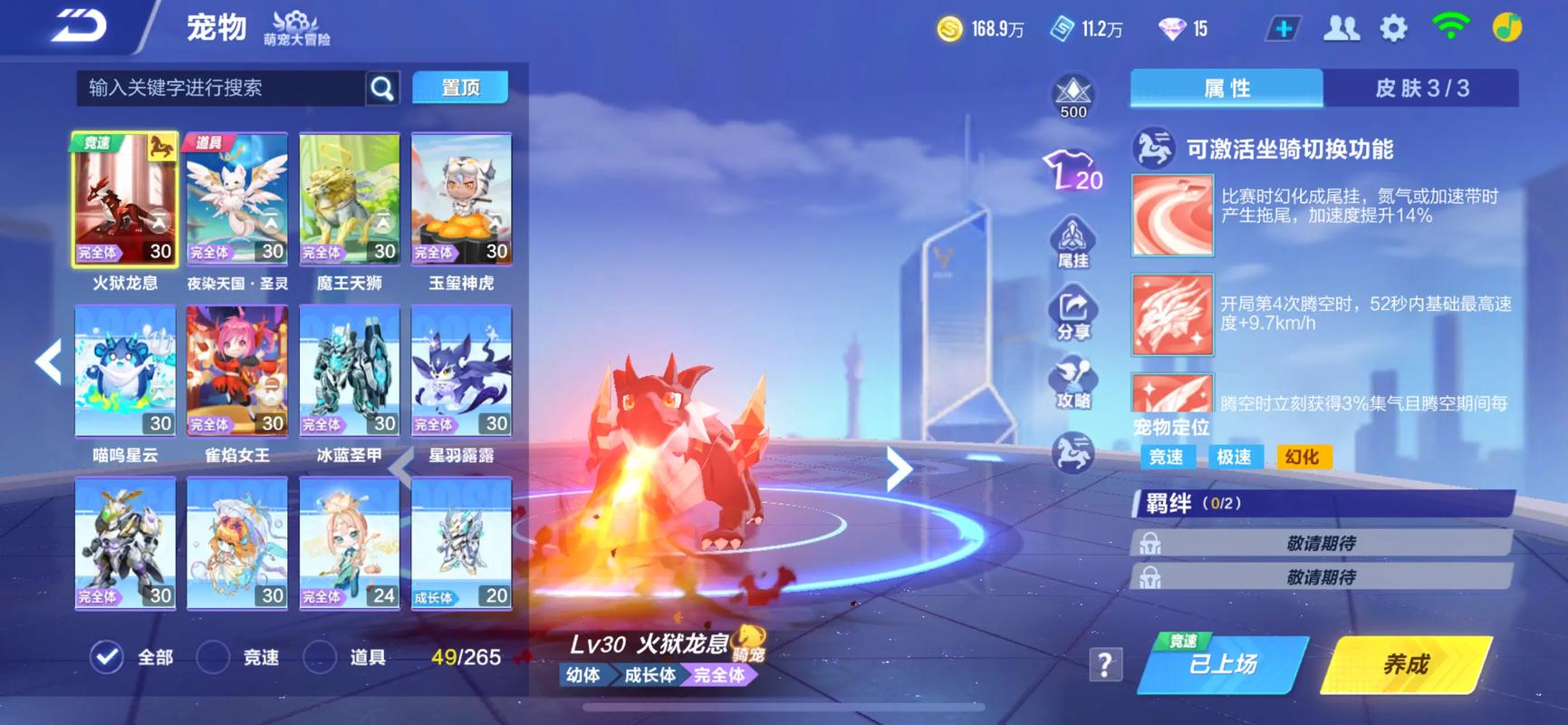The image size is (1568, 725).
Task: Check the 竞速 filter radio button
Action: pos(214,657)
